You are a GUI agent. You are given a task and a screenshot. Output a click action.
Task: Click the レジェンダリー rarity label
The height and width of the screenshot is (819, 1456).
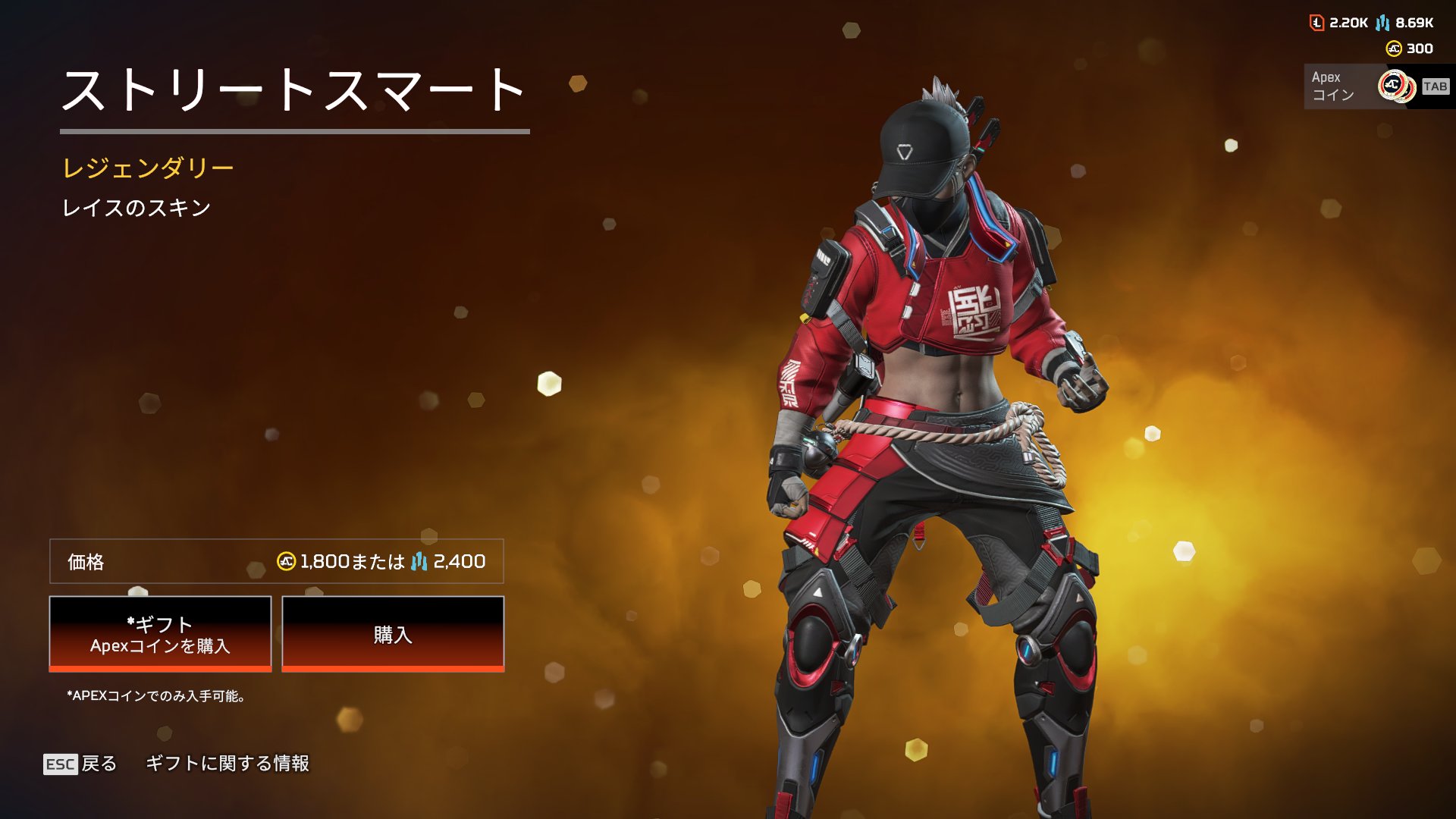[149, 168]
